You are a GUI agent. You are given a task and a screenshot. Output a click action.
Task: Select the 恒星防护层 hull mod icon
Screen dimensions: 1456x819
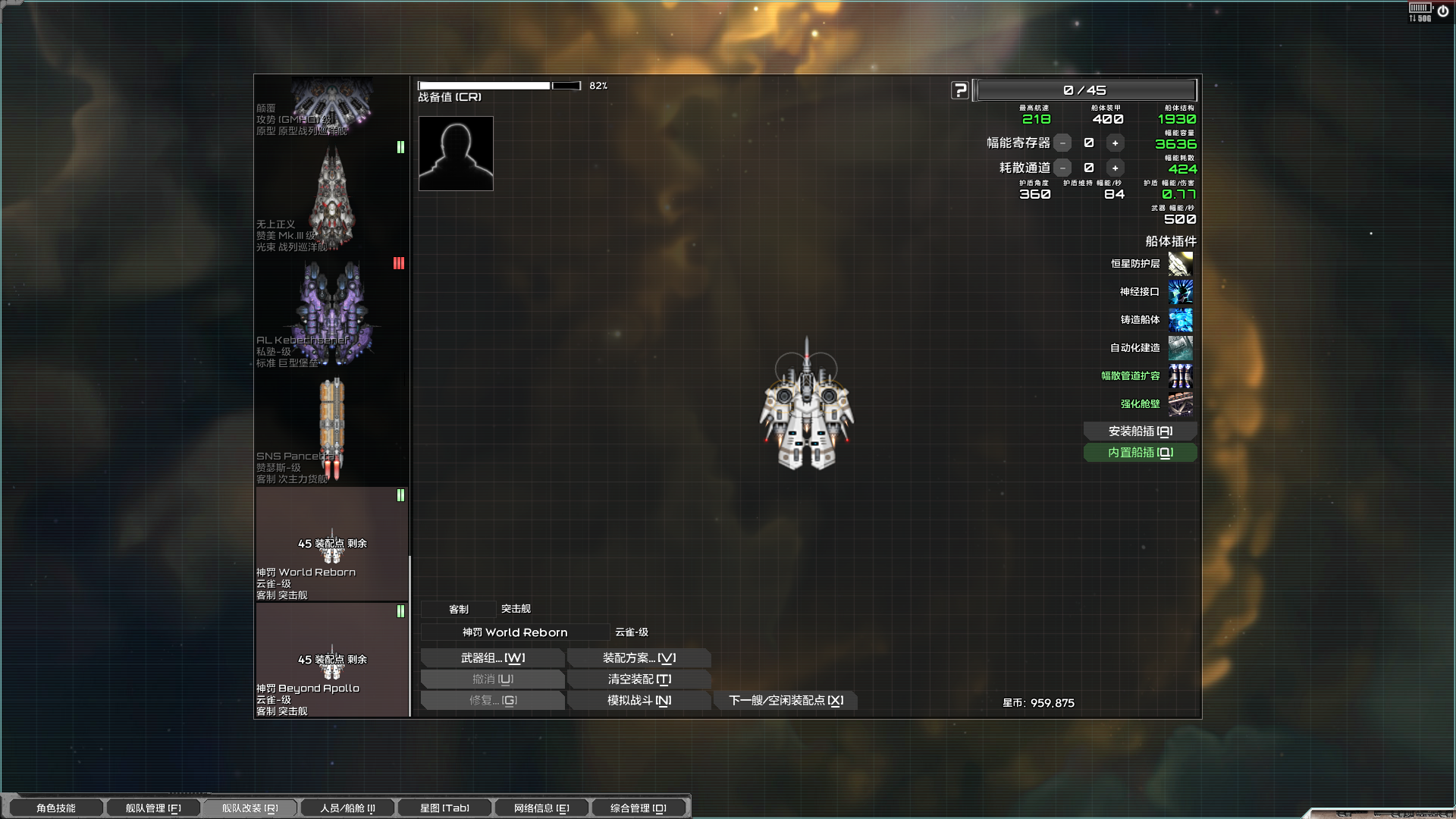pos(1181,263)
